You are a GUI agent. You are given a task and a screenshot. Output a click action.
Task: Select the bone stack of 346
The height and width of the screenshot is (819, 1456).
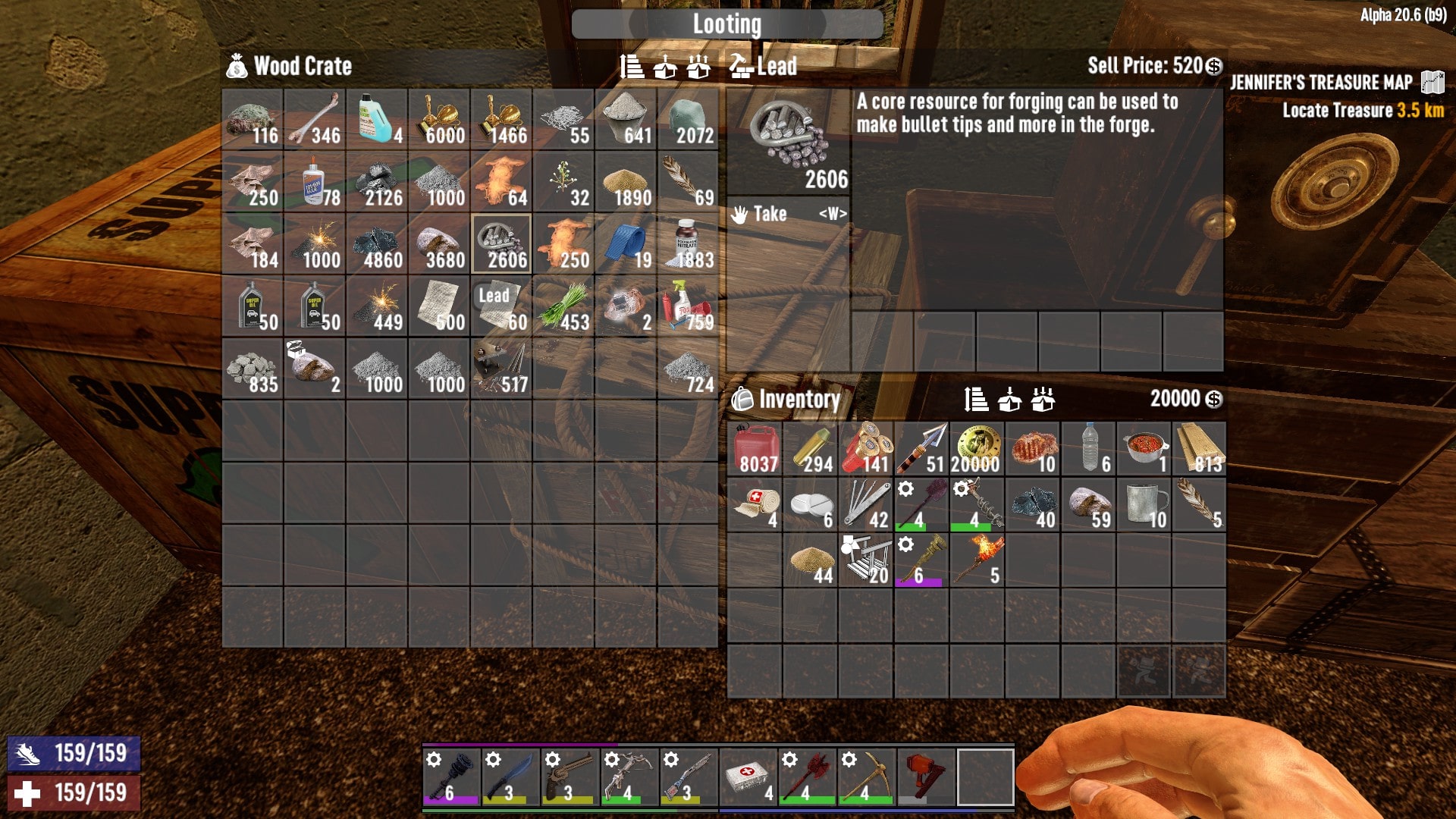click(315, 119)
